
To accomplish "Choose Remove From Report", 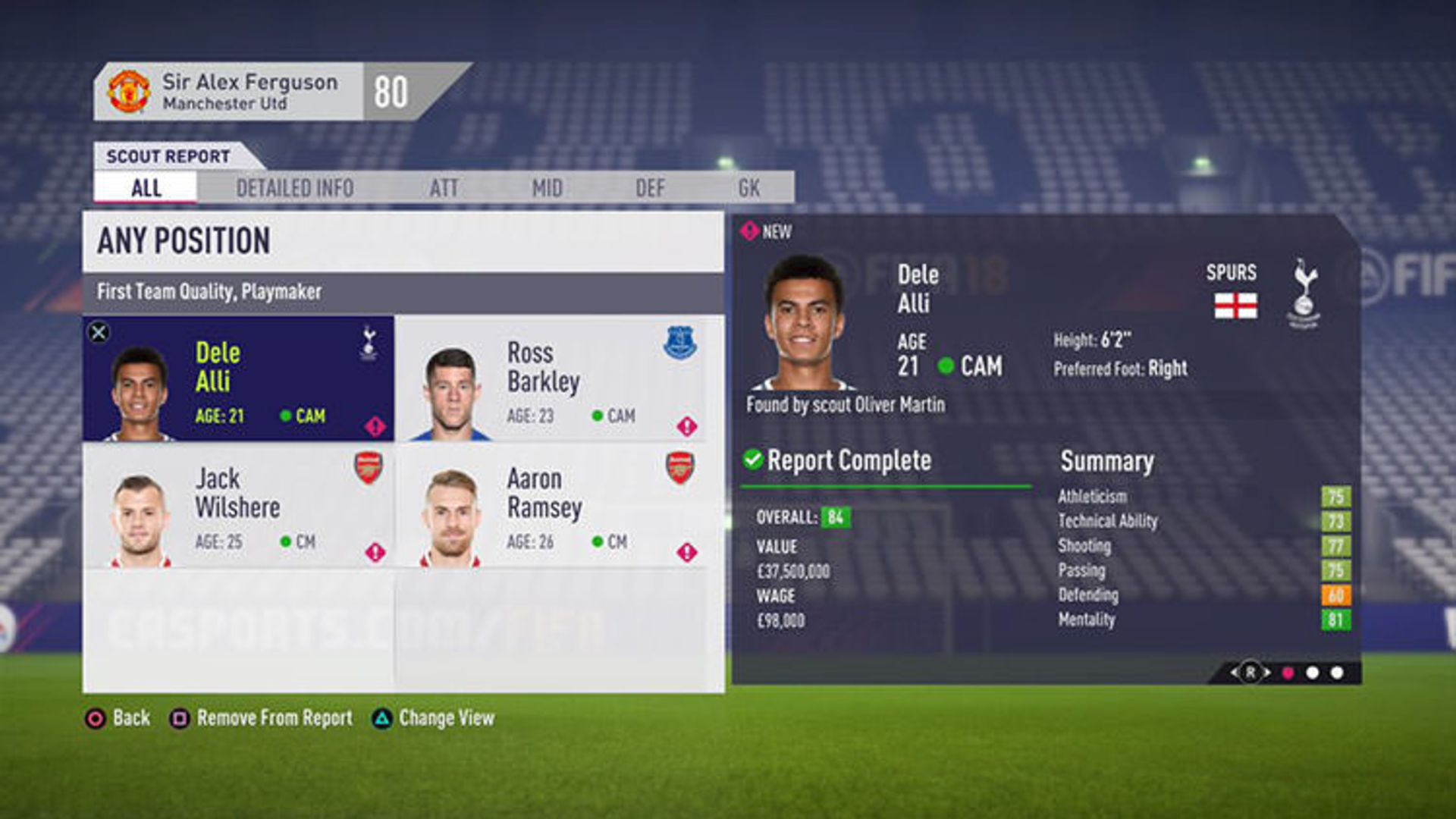I will (262, 718).
